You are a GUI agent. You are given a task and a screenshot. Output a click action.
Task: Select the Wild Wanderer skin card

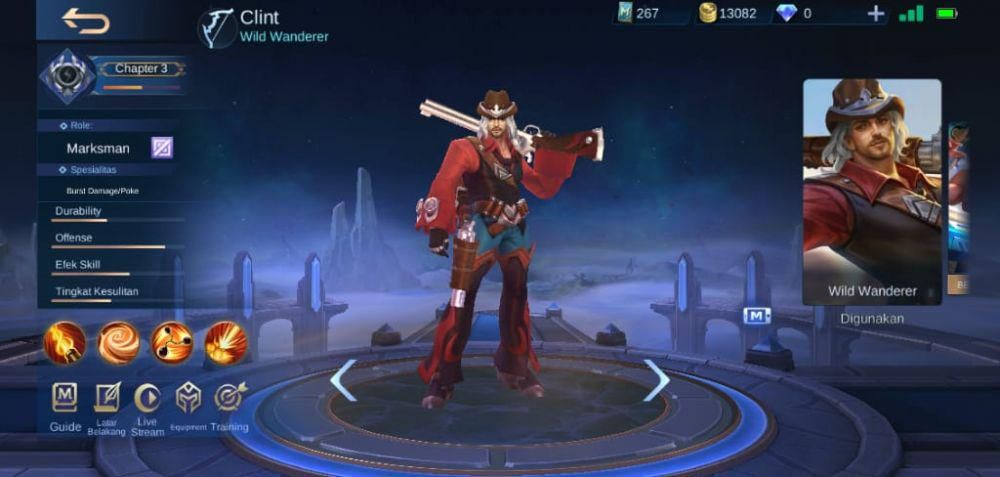click(x=872, y=190)
